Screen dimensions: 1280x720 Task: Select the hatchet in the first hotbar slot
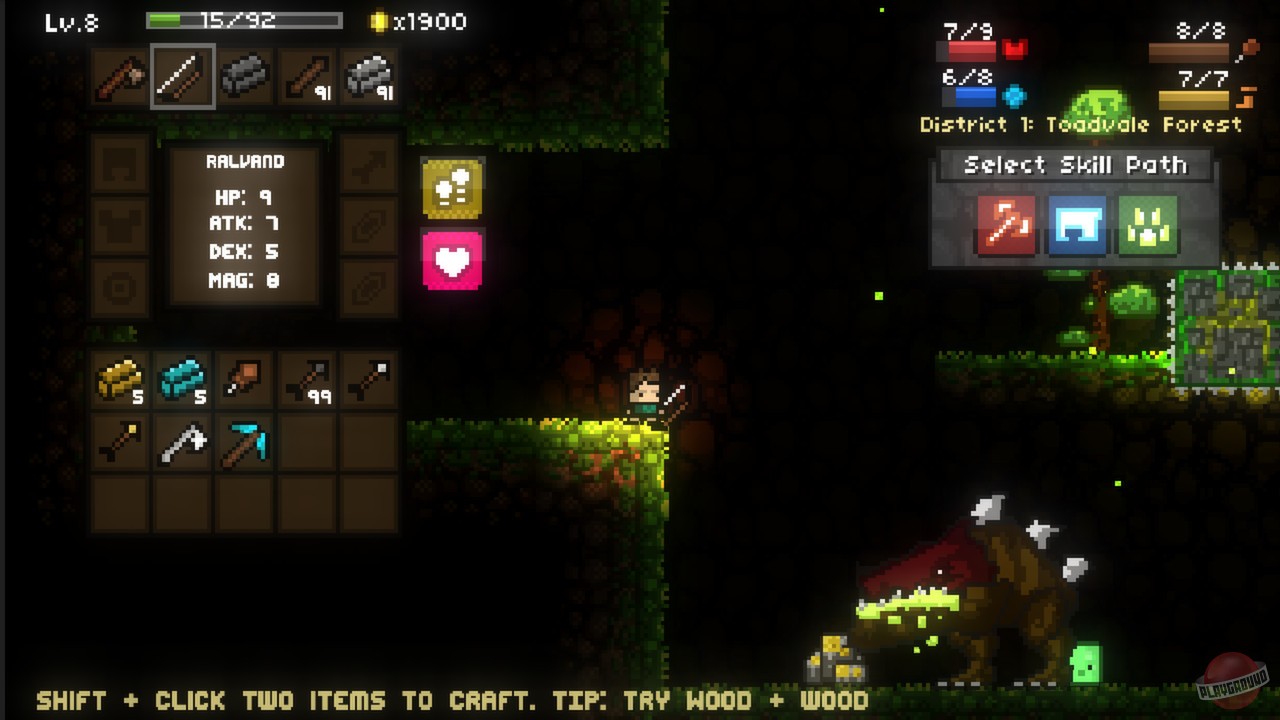click(x=120, y=78)
